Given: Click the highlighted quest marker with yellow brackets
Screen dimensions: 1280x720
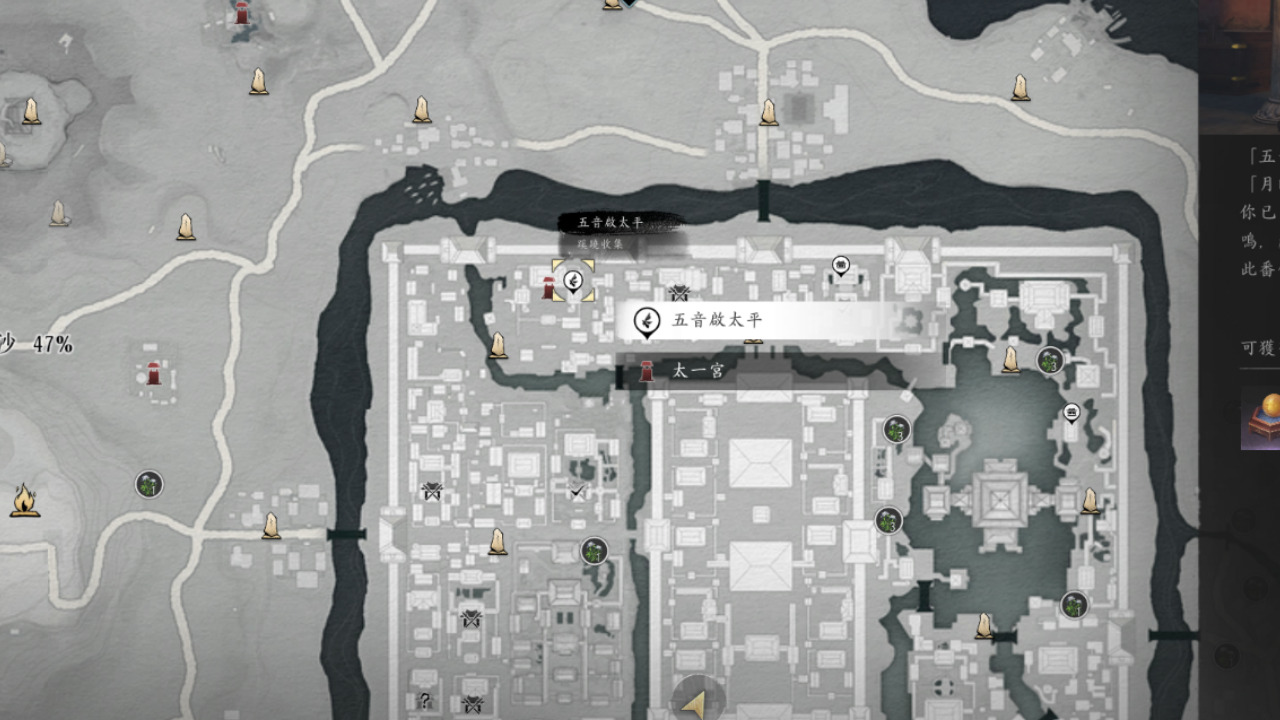Looking at the screenshot, I should [x=573, y=280].
